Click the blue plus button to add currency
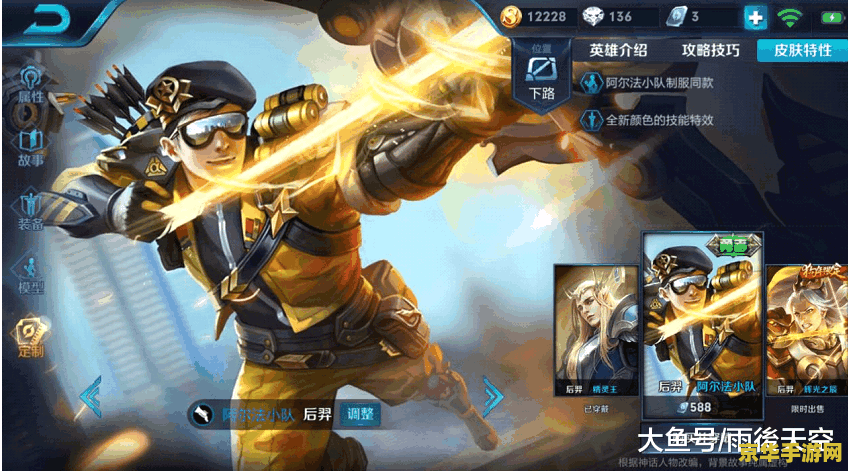 [754, 17]
